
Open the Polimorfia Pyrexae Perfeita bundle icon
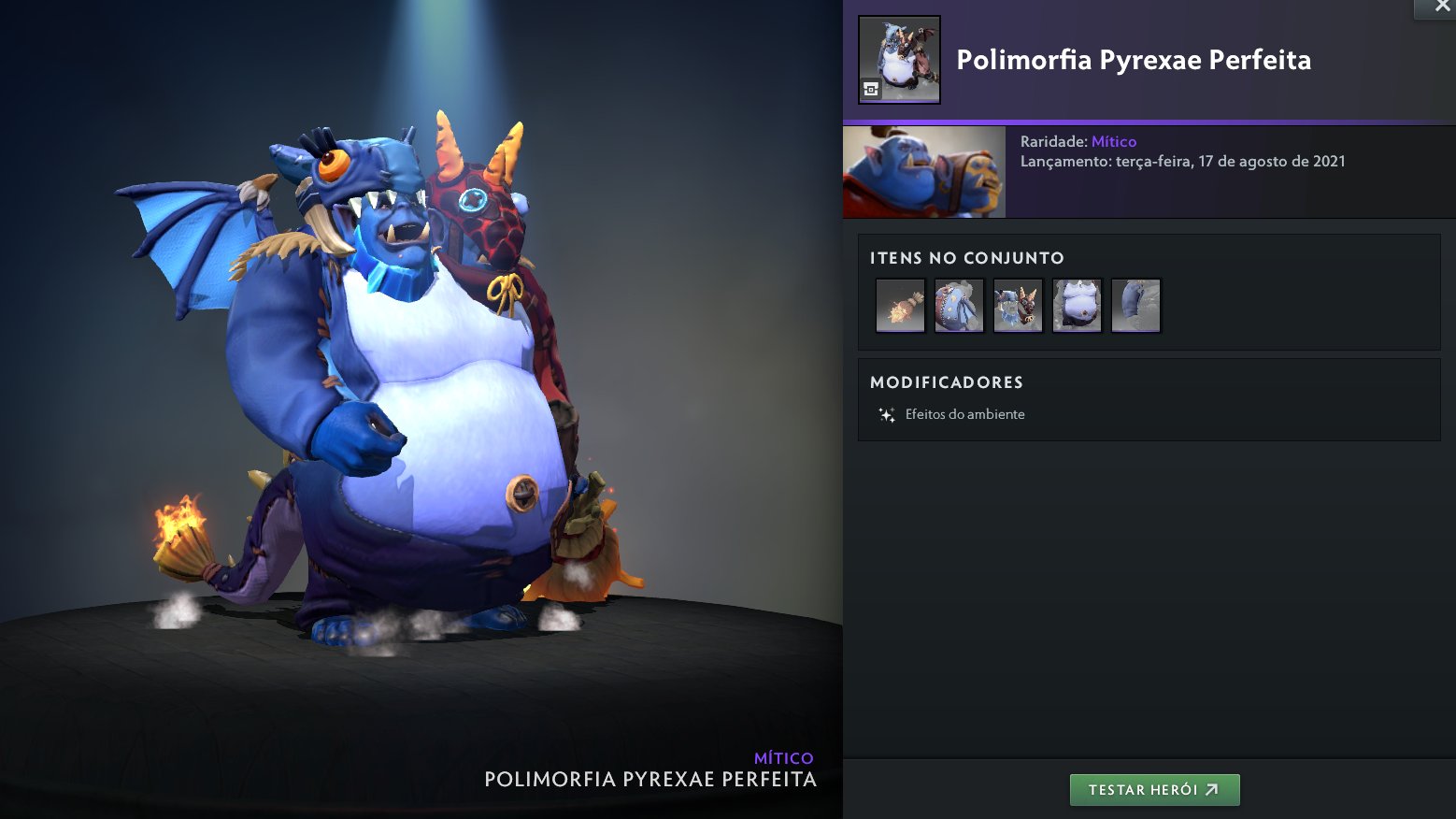pyautogui.click(x=899, y=60)
